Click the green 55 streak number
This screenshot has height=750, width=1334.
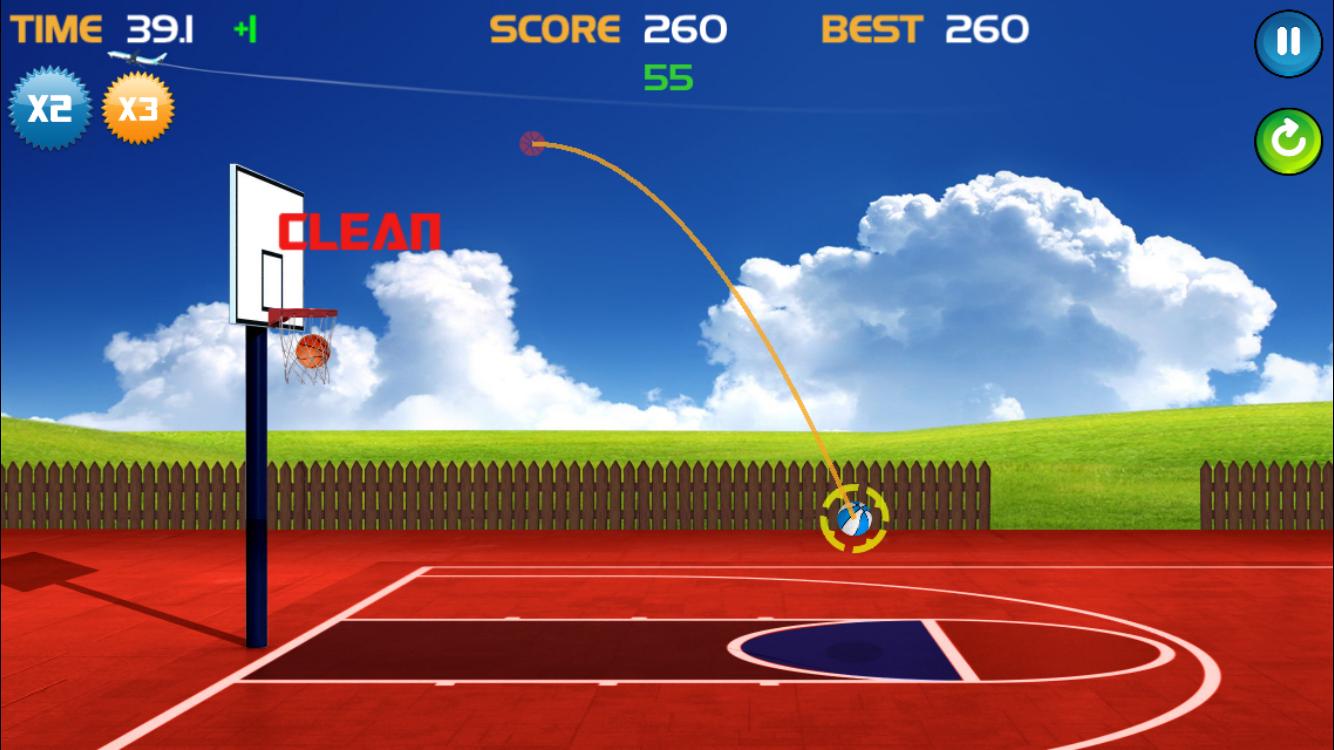coord(670,78)
